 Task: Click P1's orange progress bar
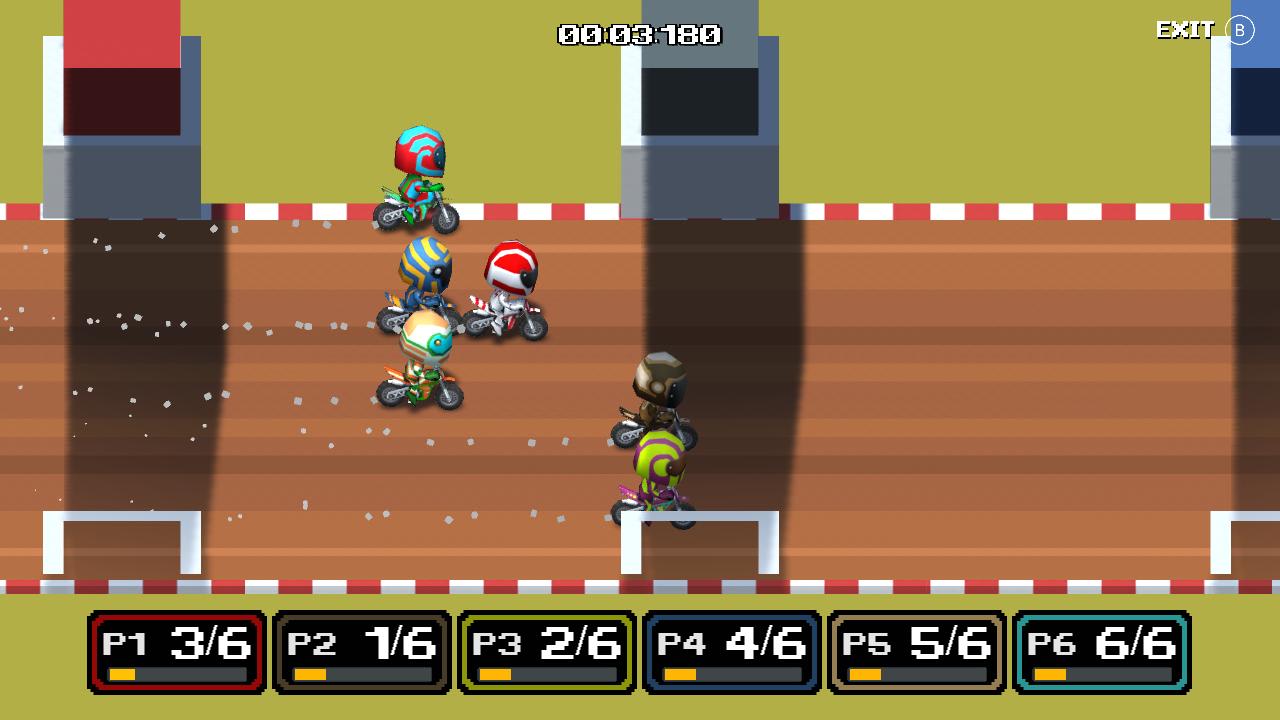(x=122, y=675)
